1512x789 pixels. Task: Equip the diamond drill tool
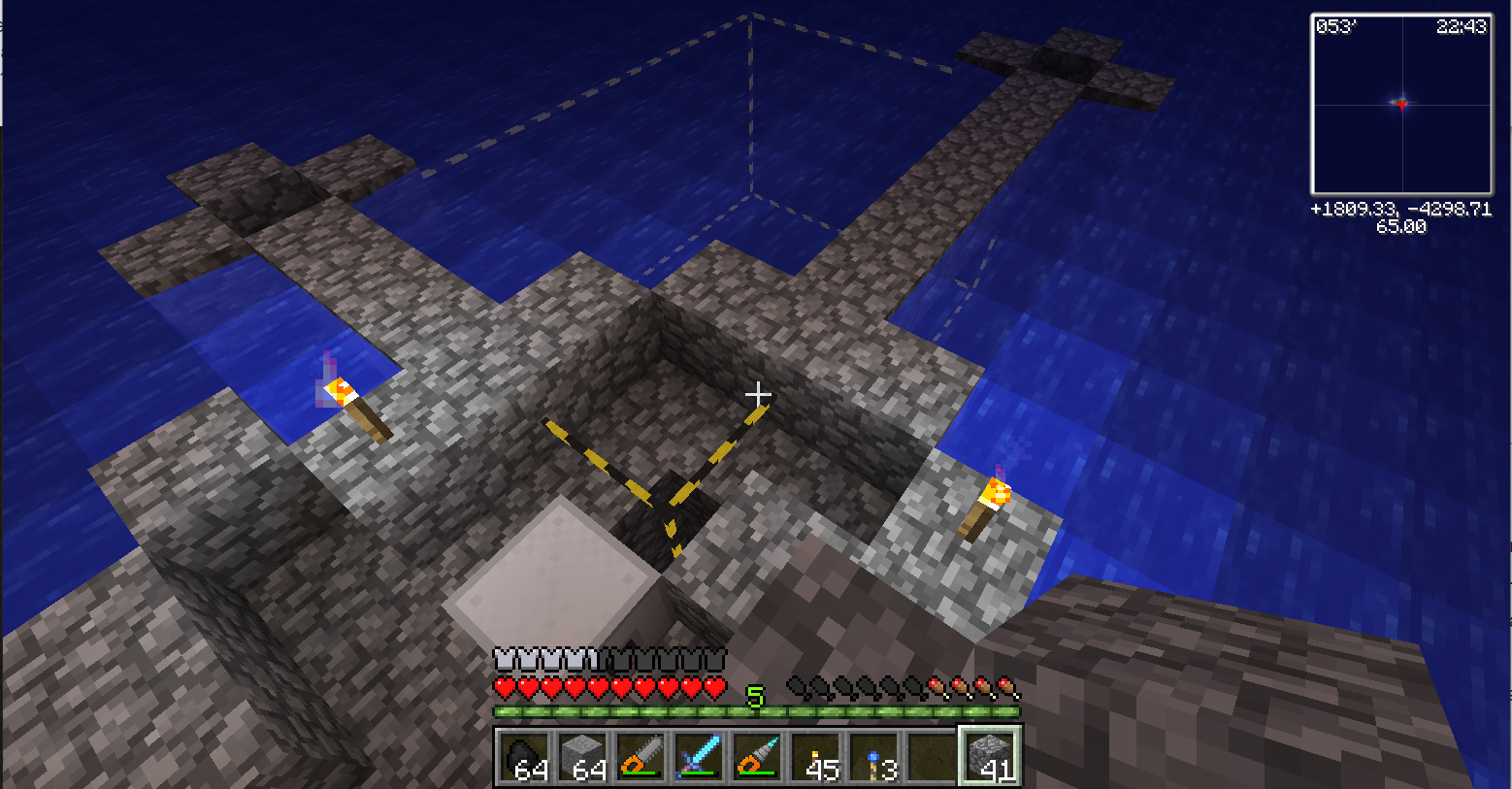(x=757, y=756)
